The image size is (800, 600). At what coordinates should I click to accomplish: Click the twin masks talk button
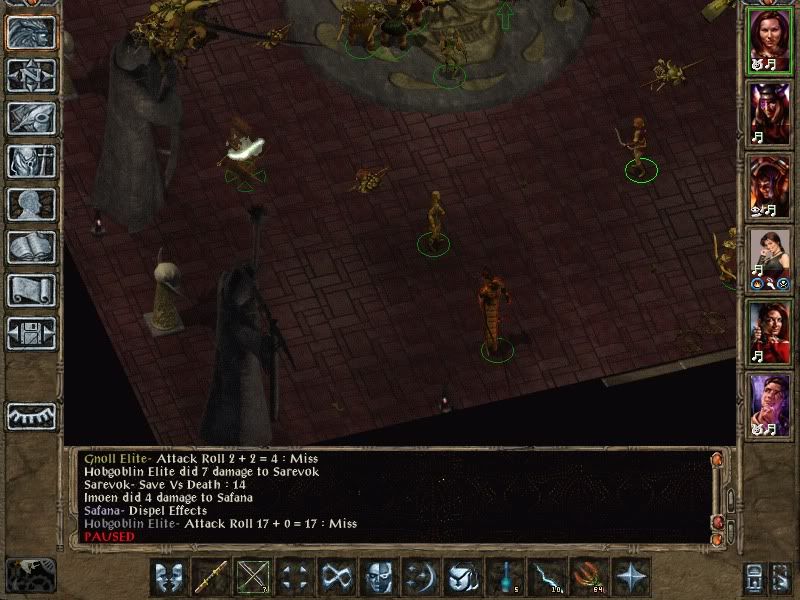pos(169,577)
